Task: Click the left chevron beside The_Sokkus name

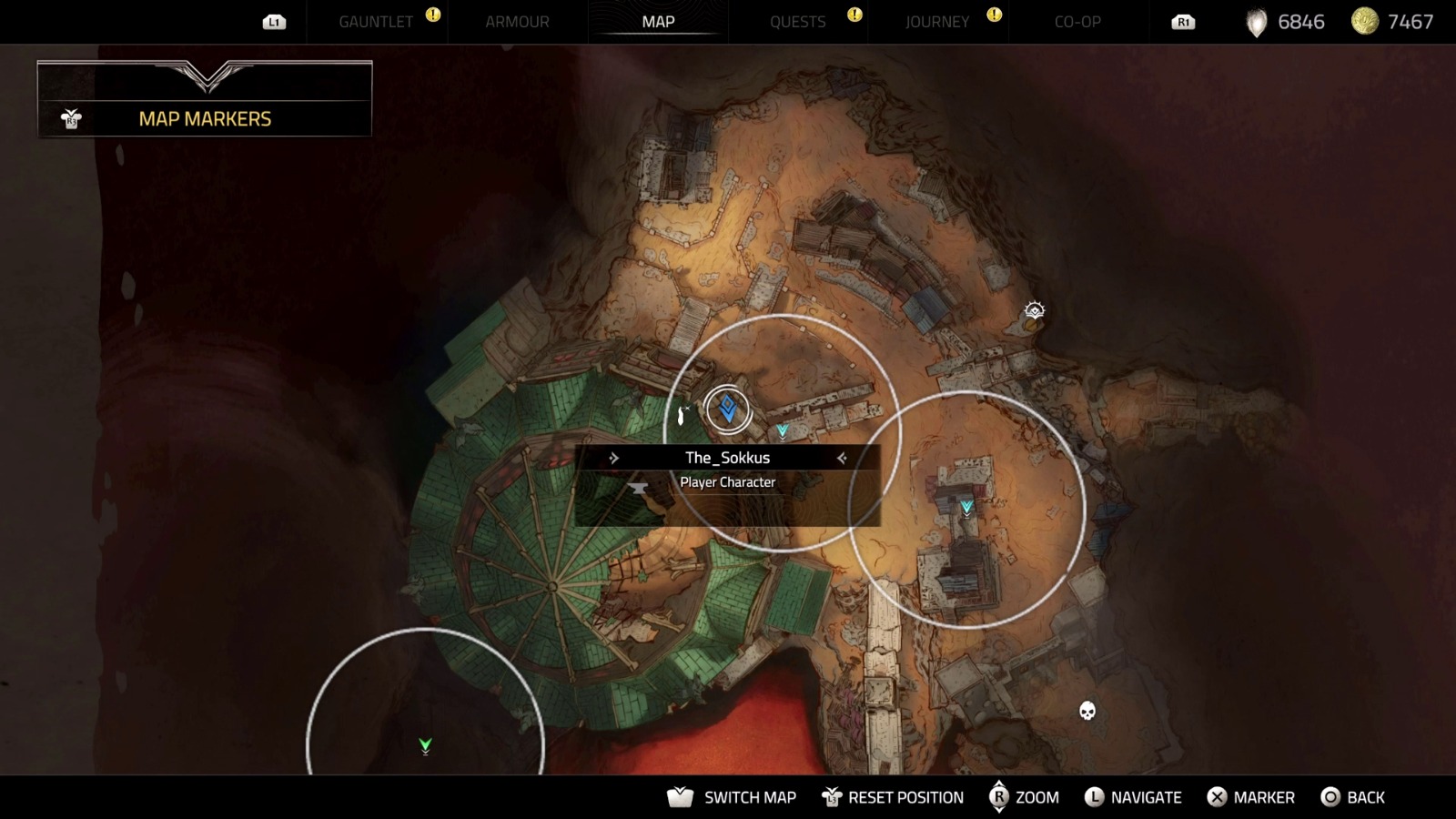Action: click(x=616, y=458)
